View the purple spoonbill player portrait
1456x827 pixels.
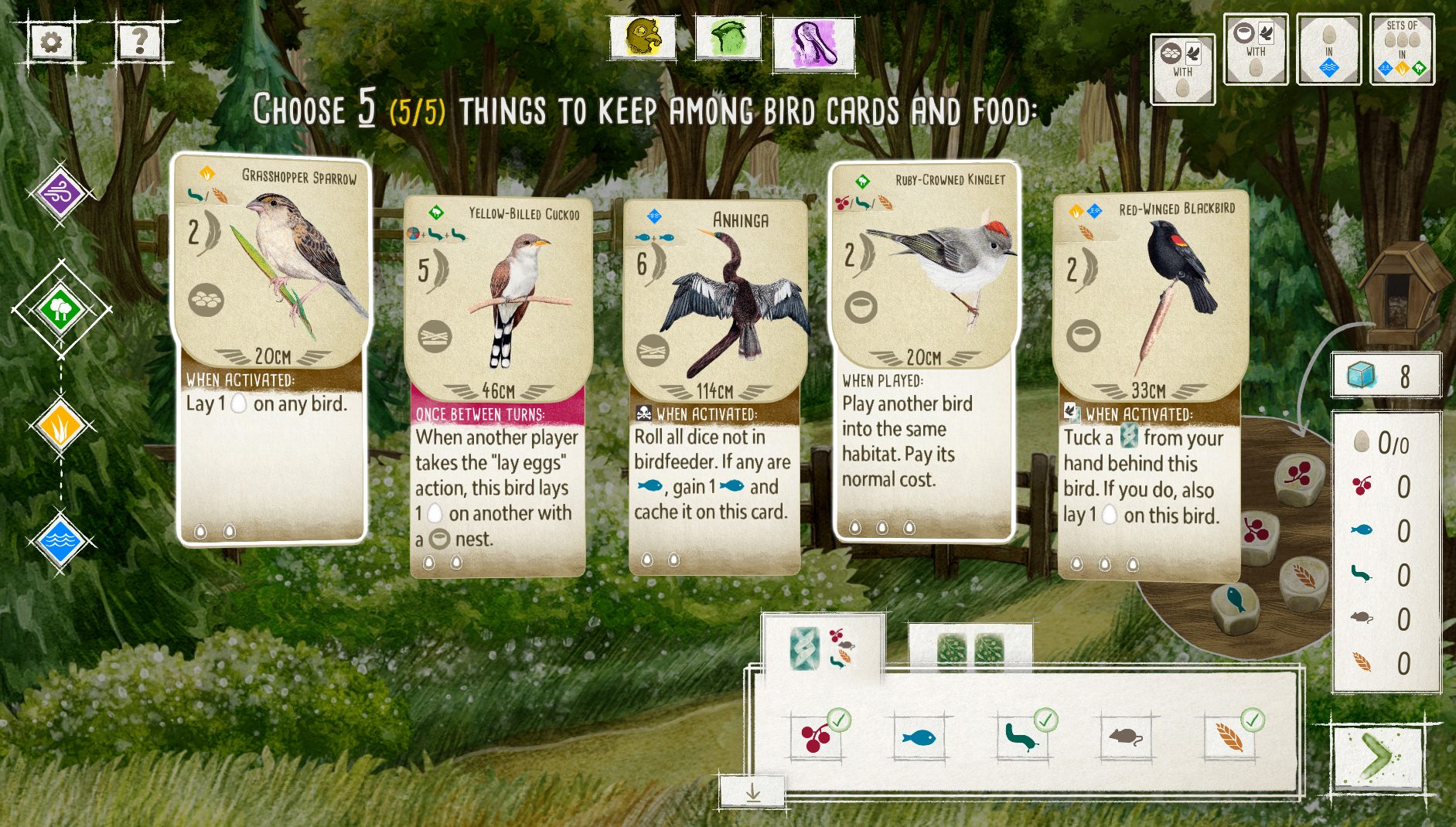click(x=813, y=43)
